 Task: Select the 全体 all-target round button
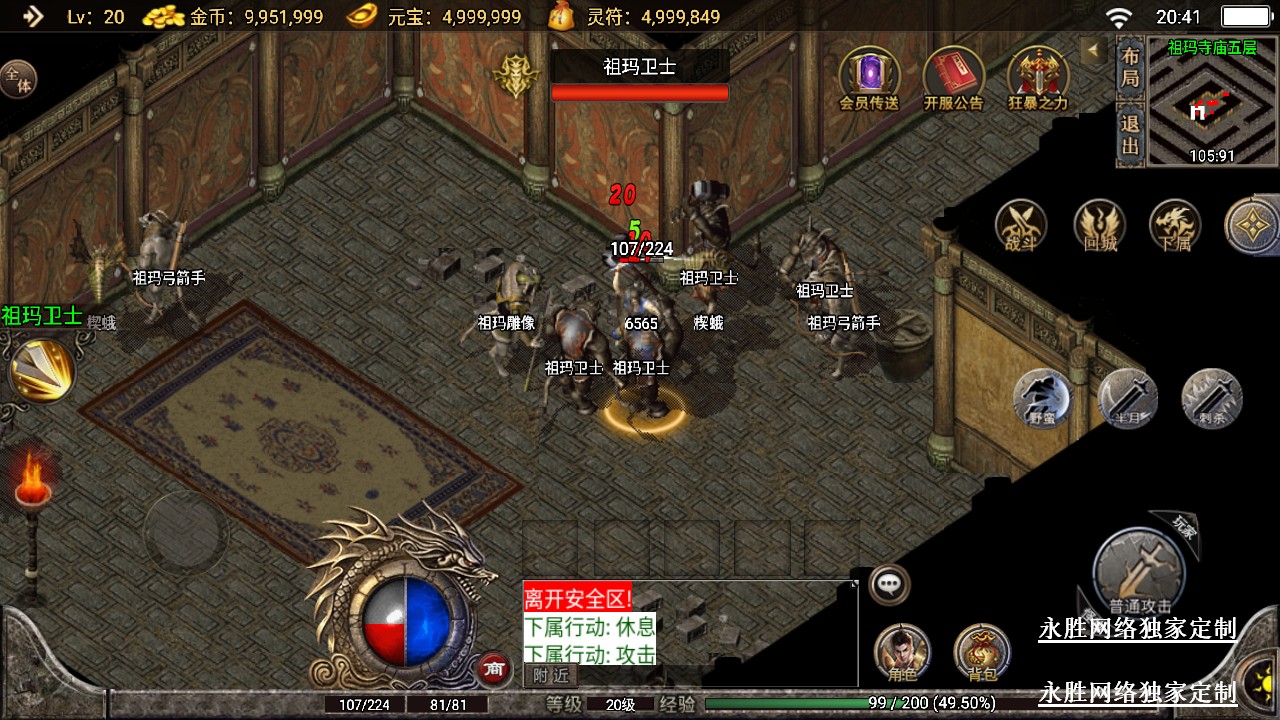17,78
